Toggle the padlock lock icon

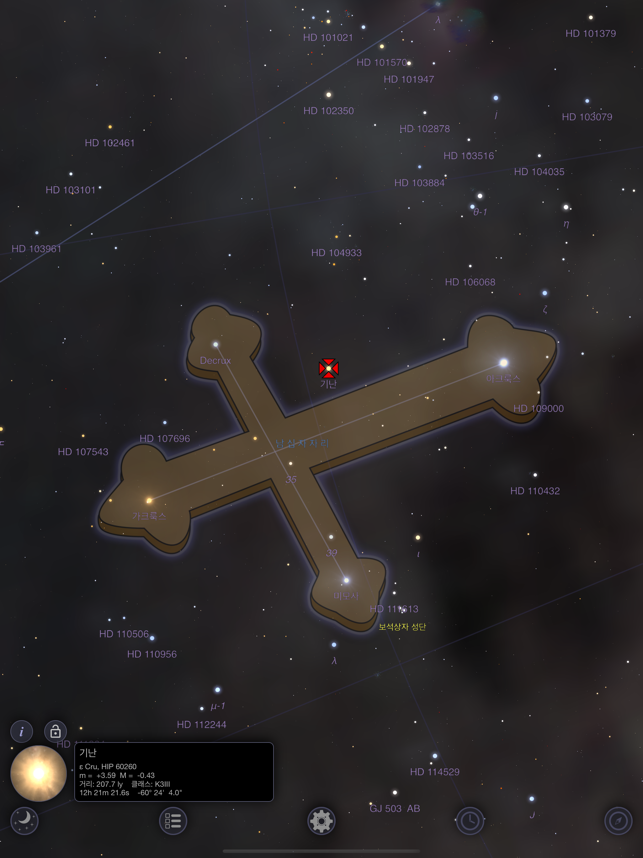click(x=55, y=731)
